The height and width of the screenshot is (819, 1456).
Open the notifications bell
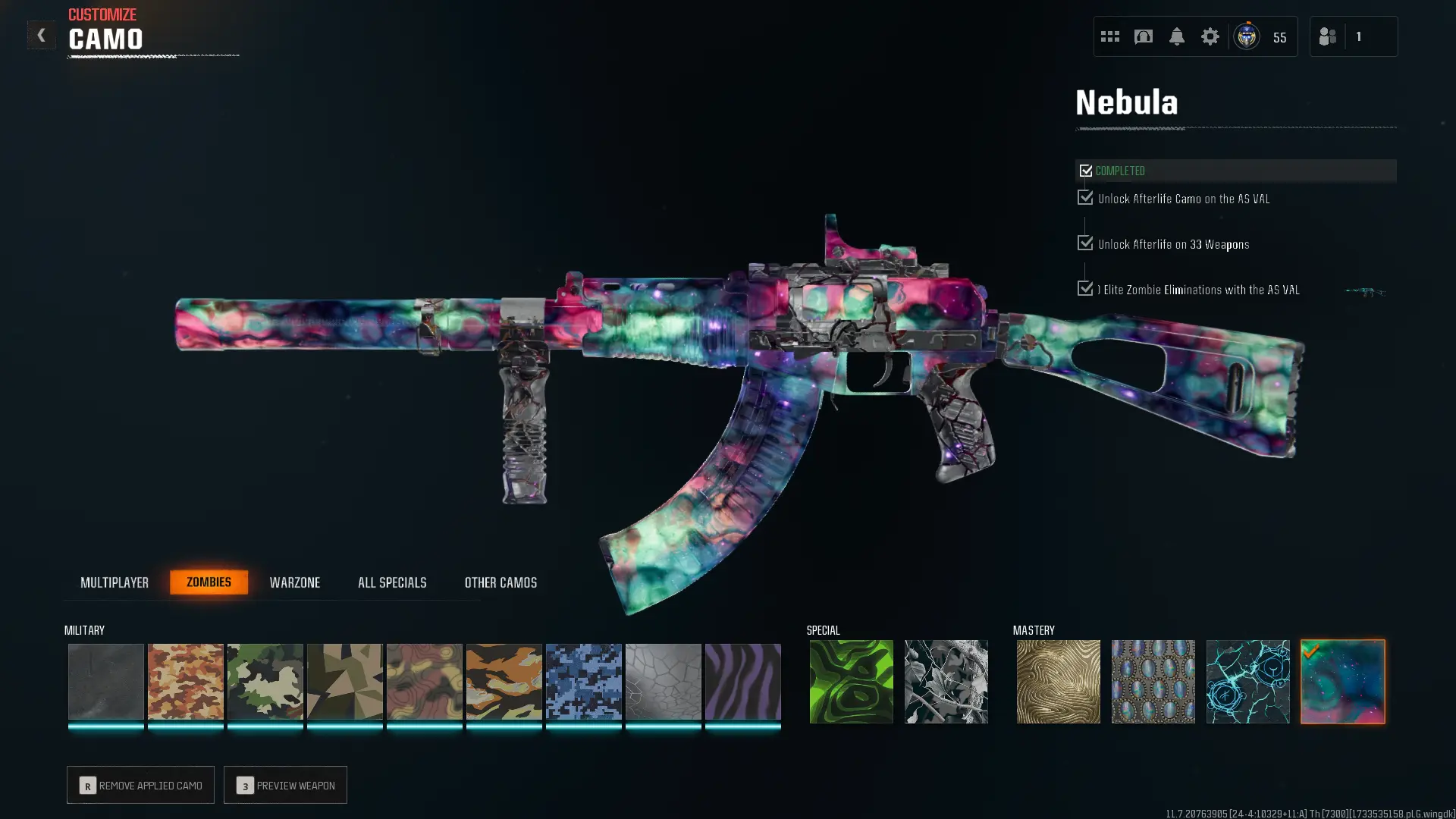click(1176, 36)
